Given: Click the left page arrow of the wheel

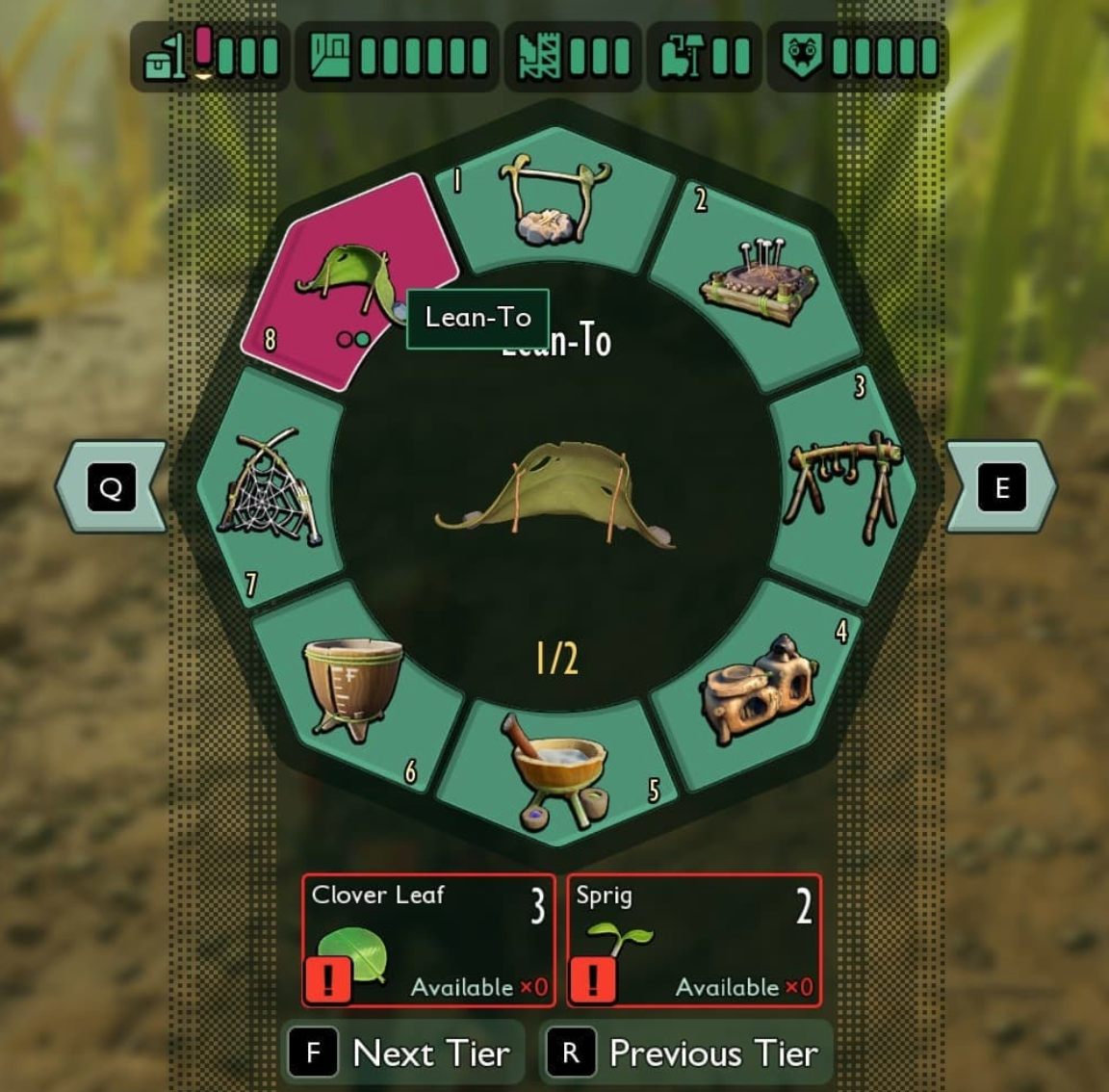Looking at the screenshot, I should [111, 487].
